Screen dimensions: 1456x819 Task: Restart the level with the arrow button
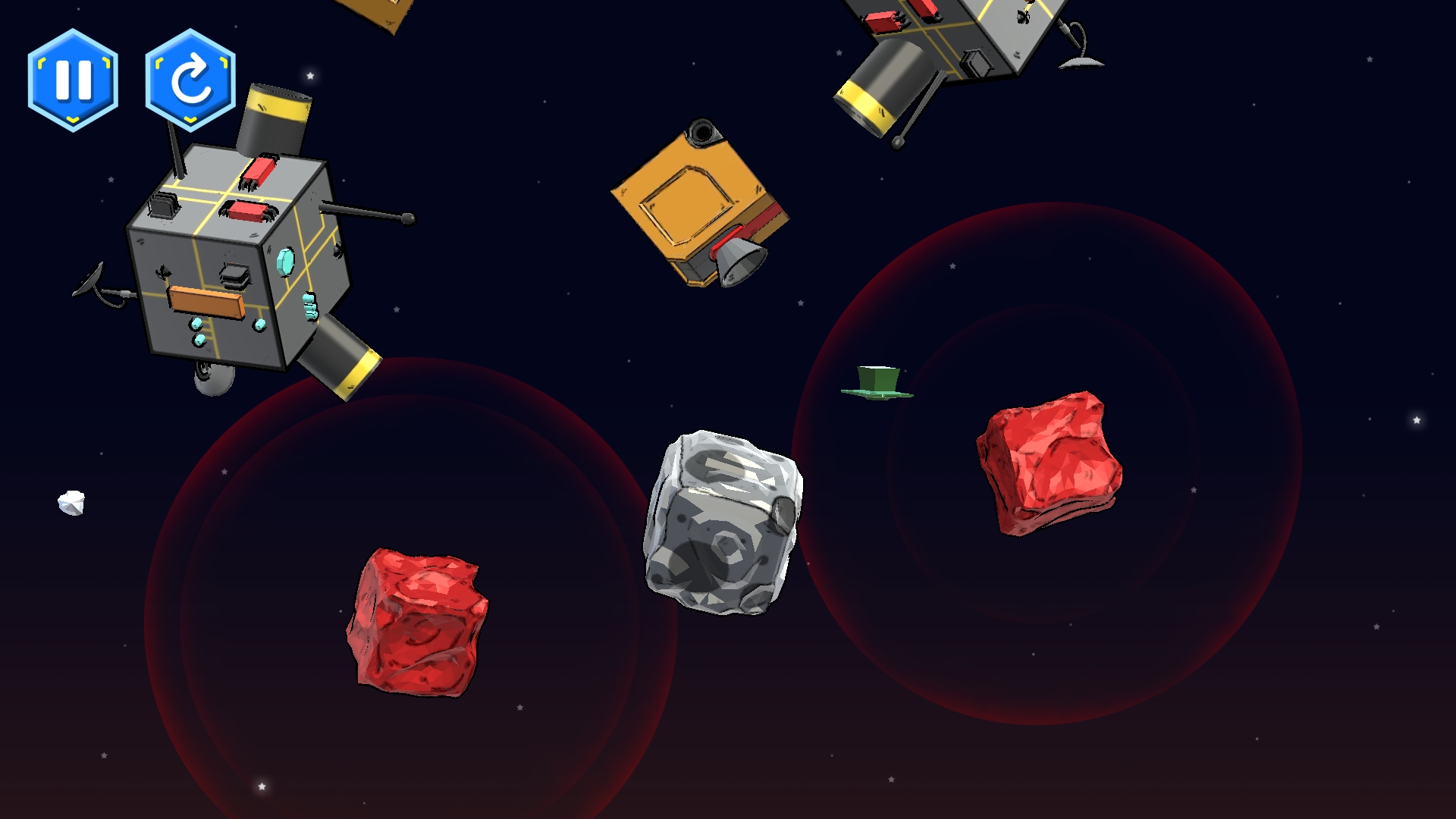tap(190, 80)
